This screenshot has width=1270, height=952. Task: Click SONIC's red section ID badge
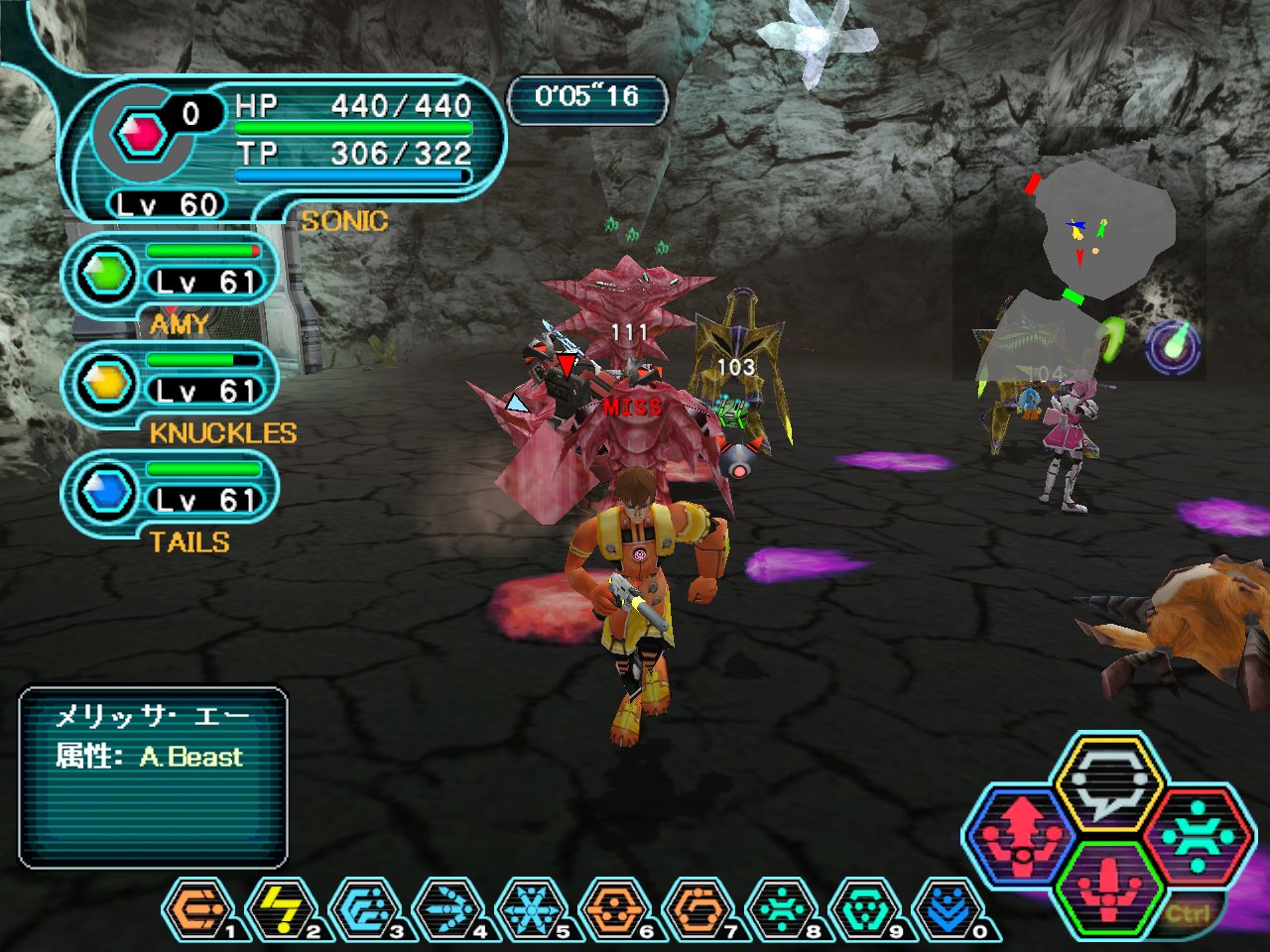(141, 133)
